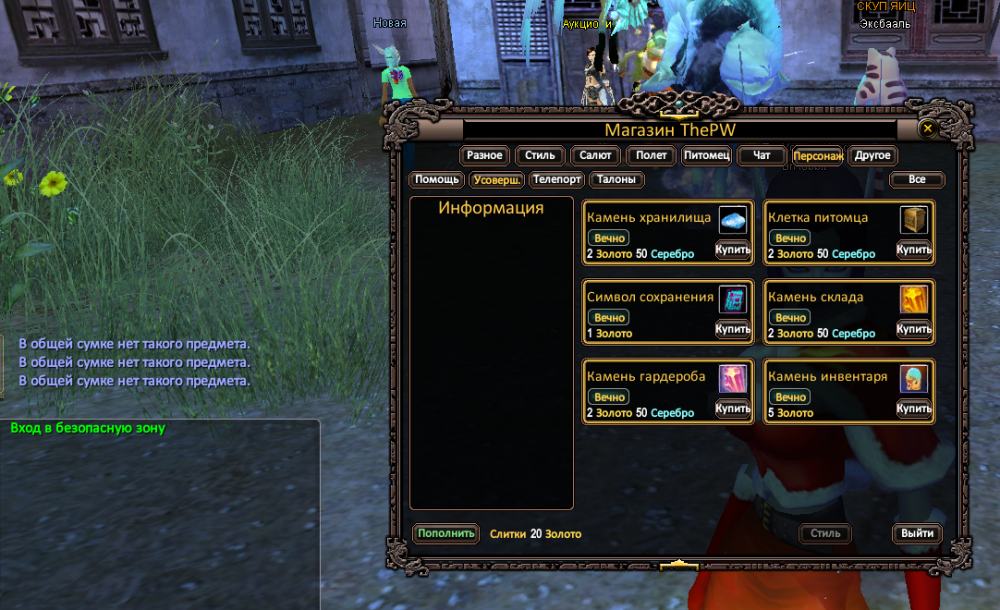
Task: Buy the Камень хранилища item
Action: point(733,249)
